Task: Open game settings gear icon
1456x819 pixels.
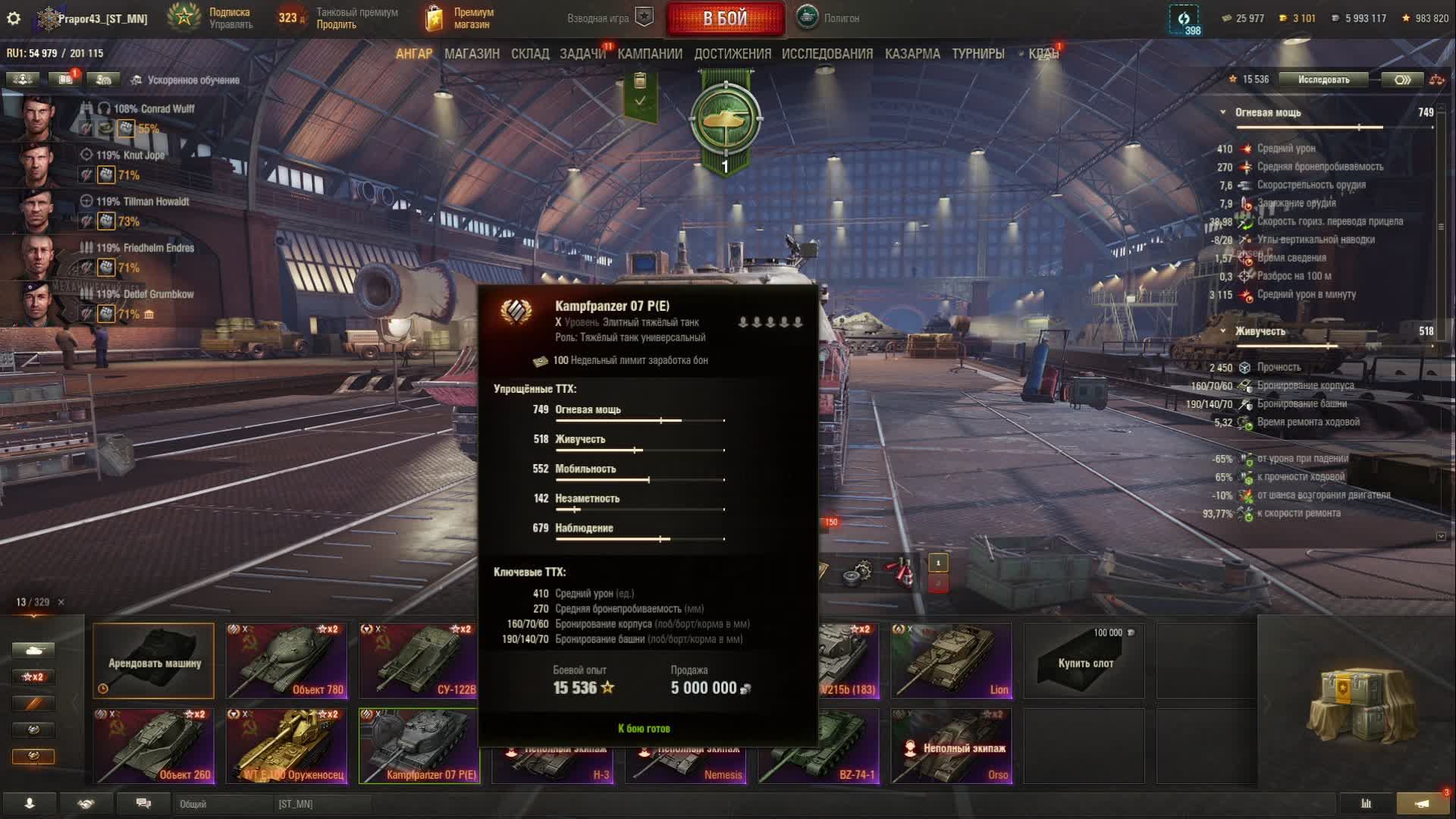Action: click(14, 18)
